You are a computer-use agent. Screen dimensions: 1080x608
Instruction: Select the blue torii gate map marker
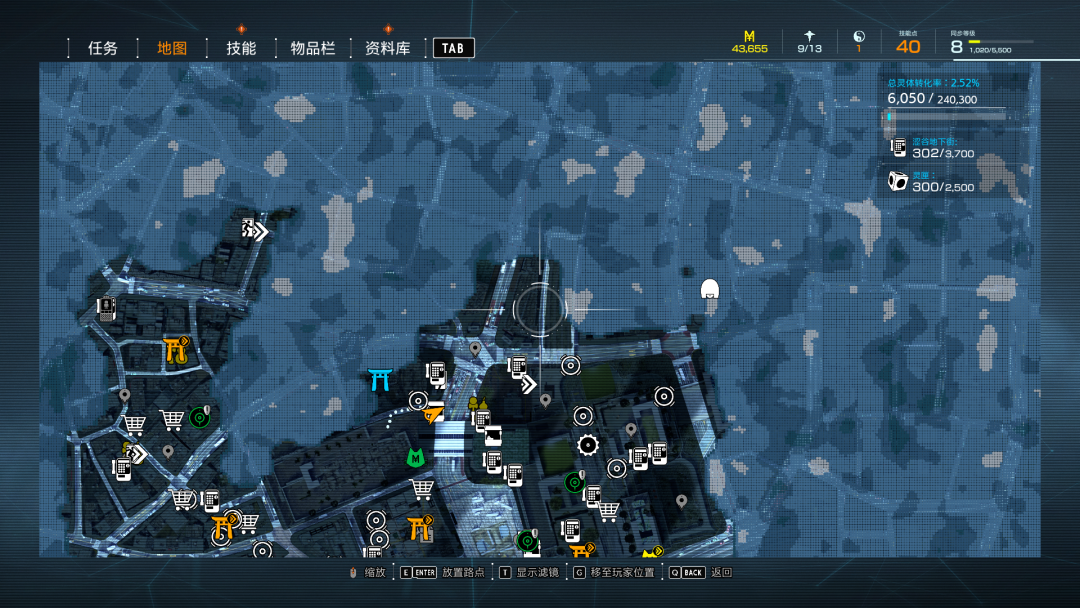point(380,380)
